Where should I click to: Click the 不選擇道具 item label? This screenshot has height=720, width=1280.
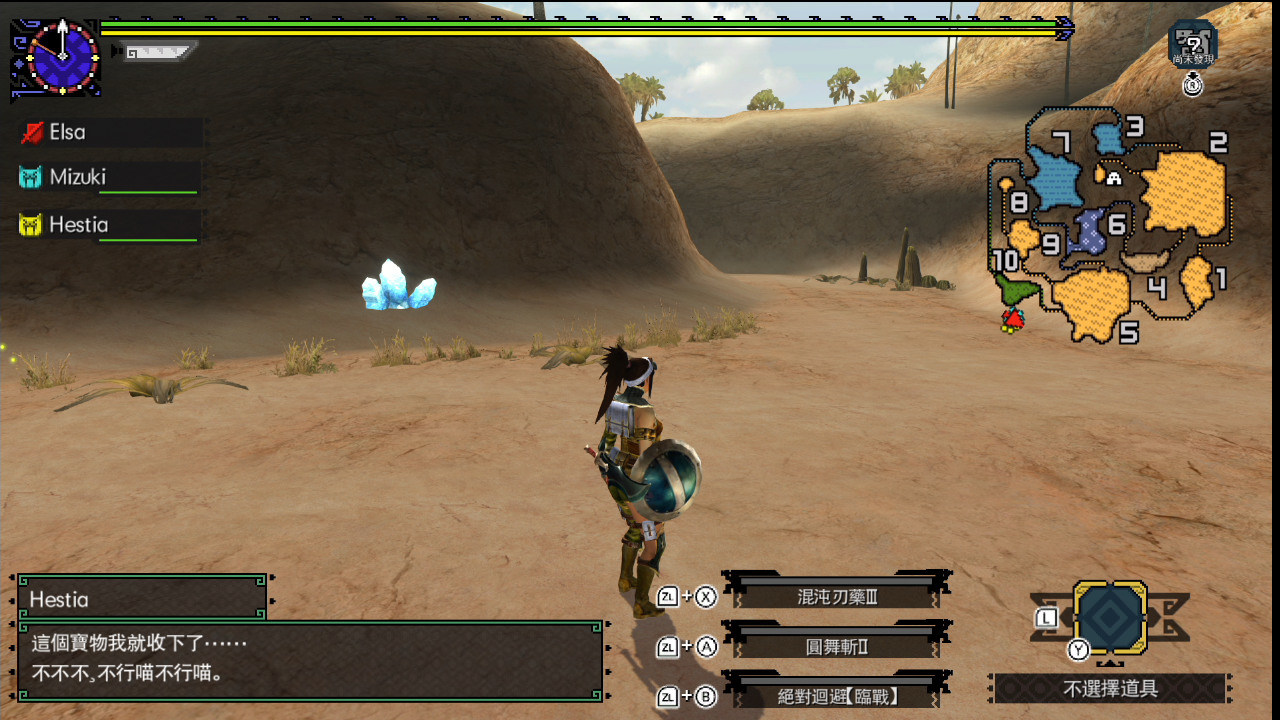click(1110, 689)
